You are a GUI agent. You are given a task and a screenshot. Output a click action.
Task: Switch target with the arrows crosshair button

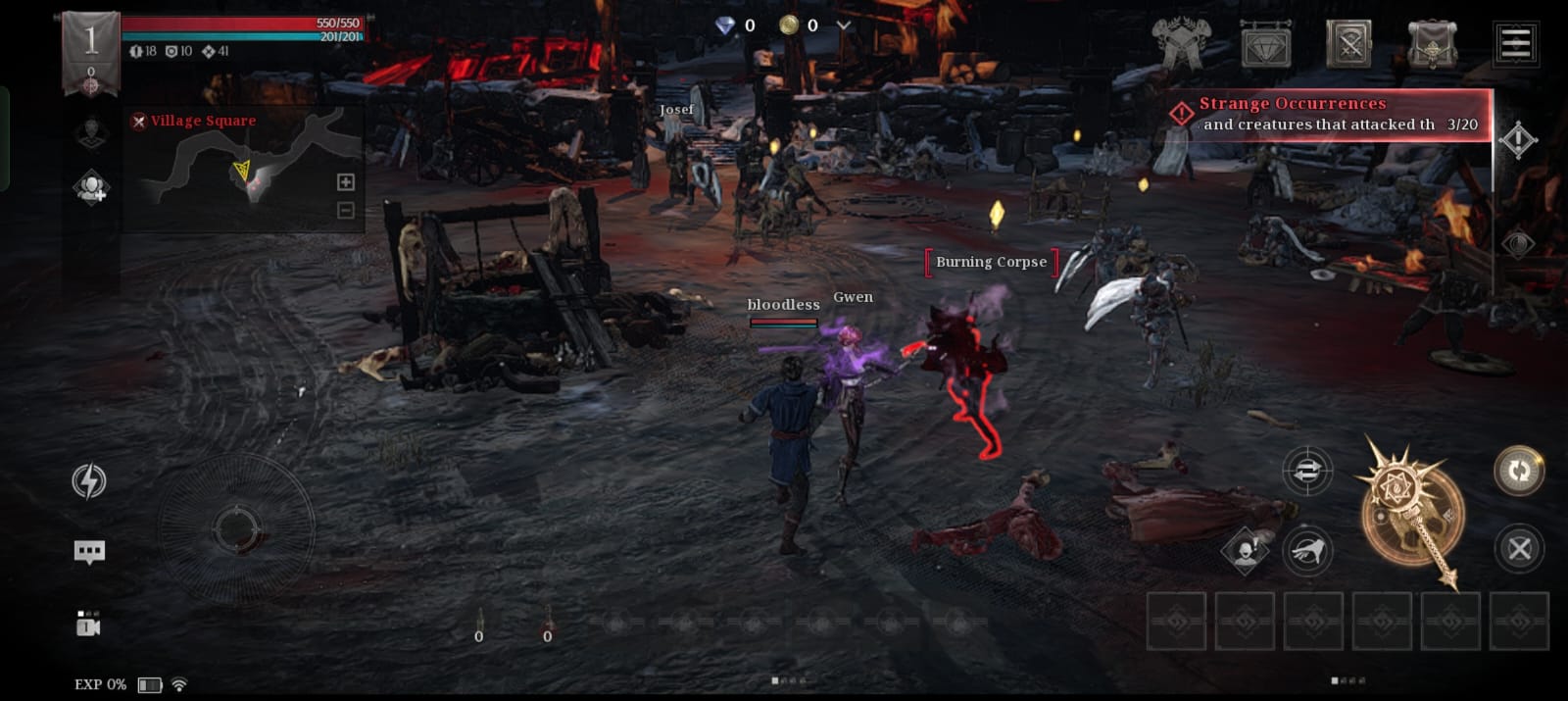pos(1307,472)
